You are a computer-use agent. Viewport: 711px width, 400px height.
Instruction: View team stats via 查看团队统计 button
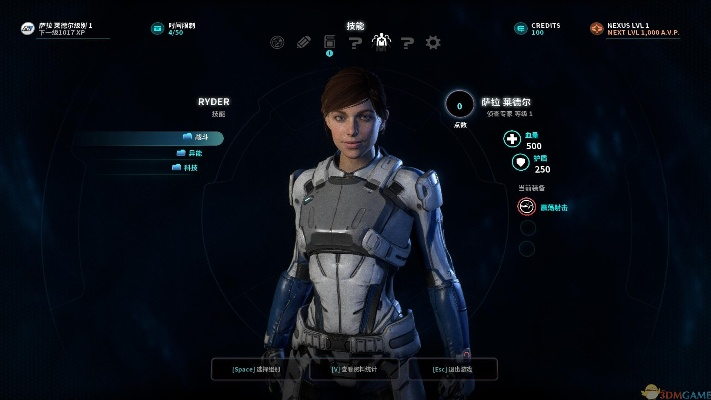(x=355, y=369)
